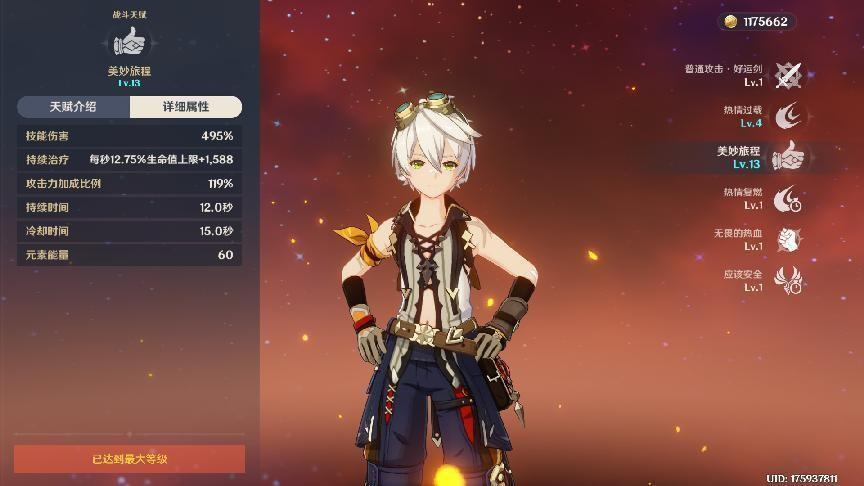This screenshot has width=864, height=486.
Task: Click the 已达到最大等级 button
Action: pyautogui.click(x=129, y=459)
